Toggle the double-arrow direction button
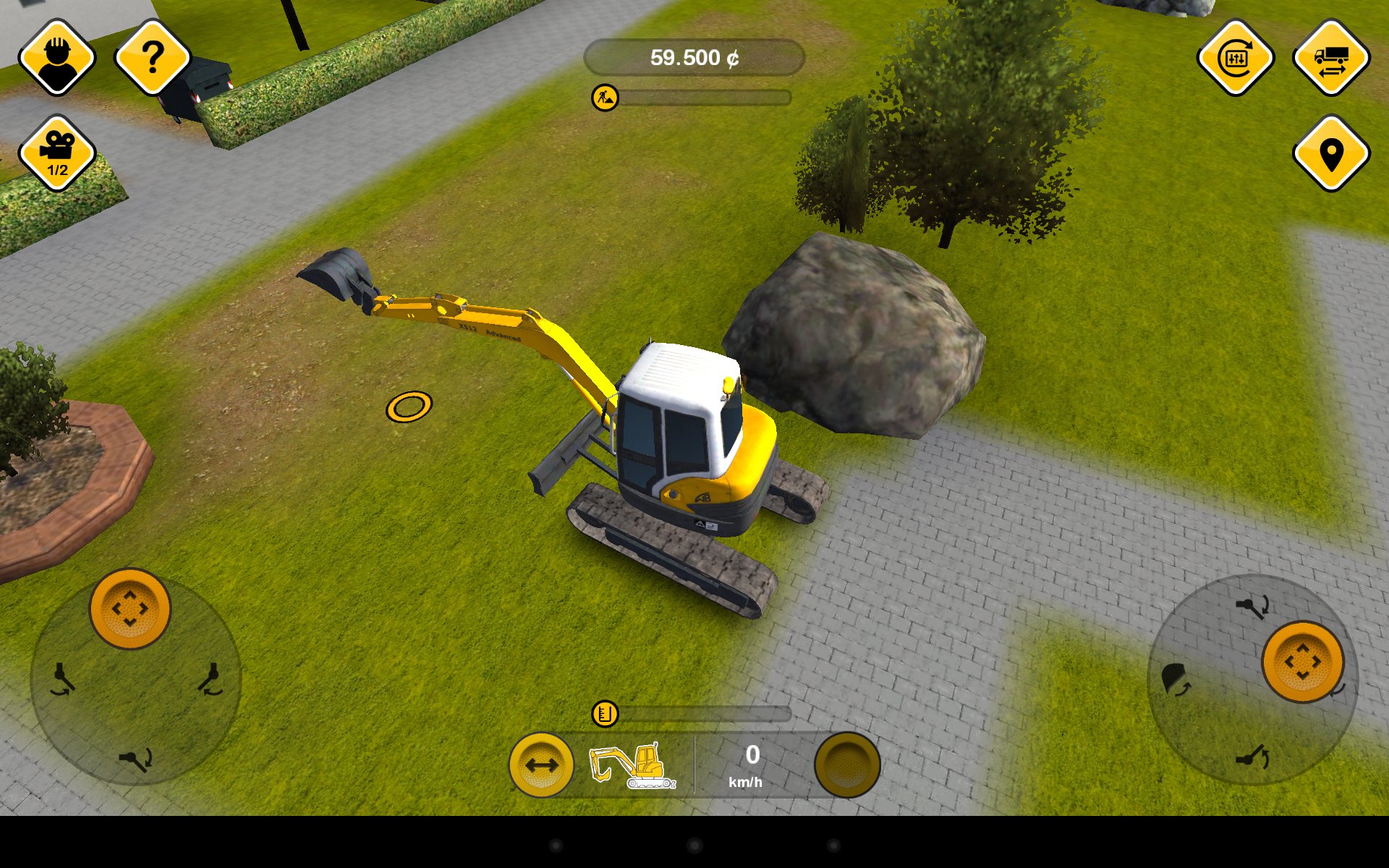 [541, 765]
